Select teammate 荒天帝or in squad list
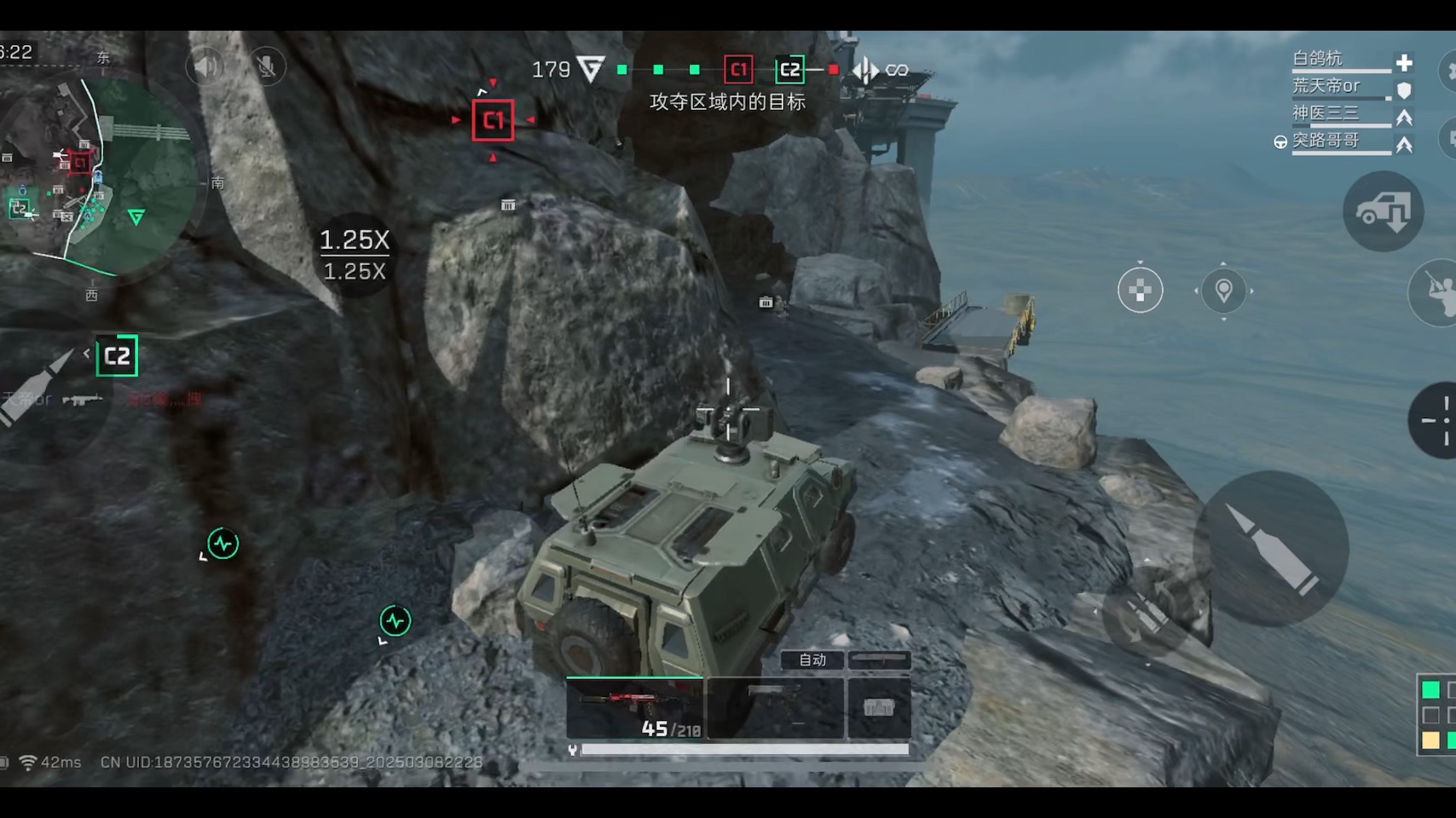Screen dimensions: 1456x818 pos(1326,86)
